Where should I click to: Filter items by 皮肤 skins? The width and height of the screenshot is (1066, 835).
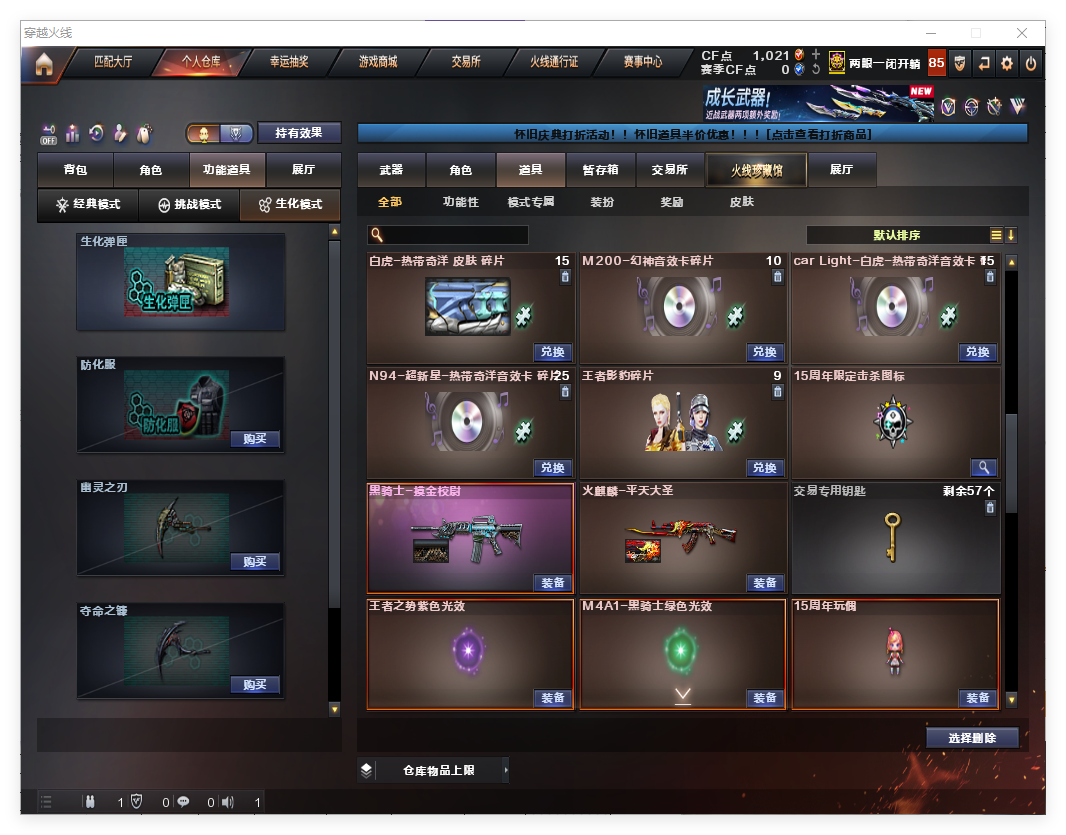click(741, 202)
